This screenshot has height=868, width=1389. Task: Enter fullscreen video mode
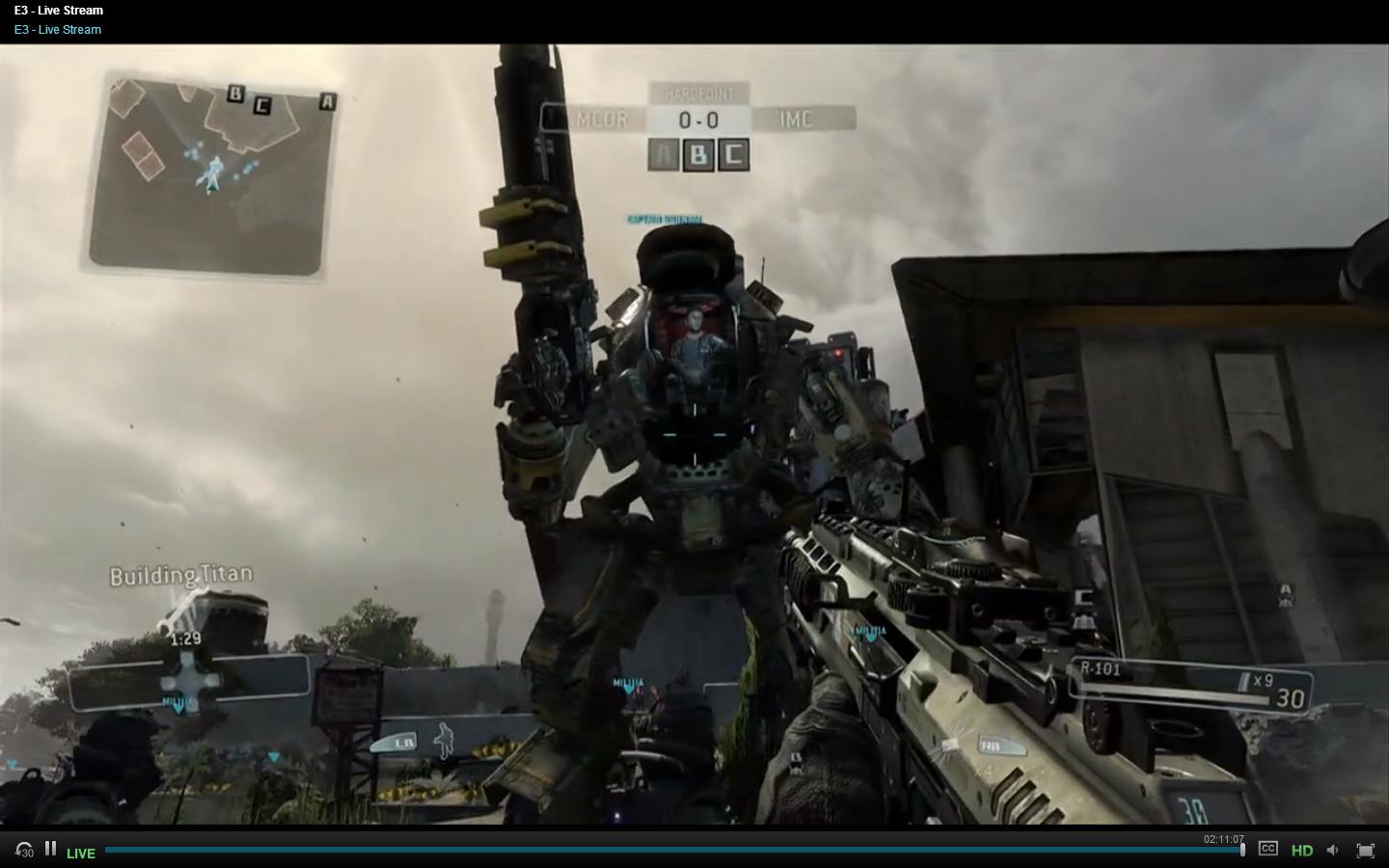coord(1365,850)
